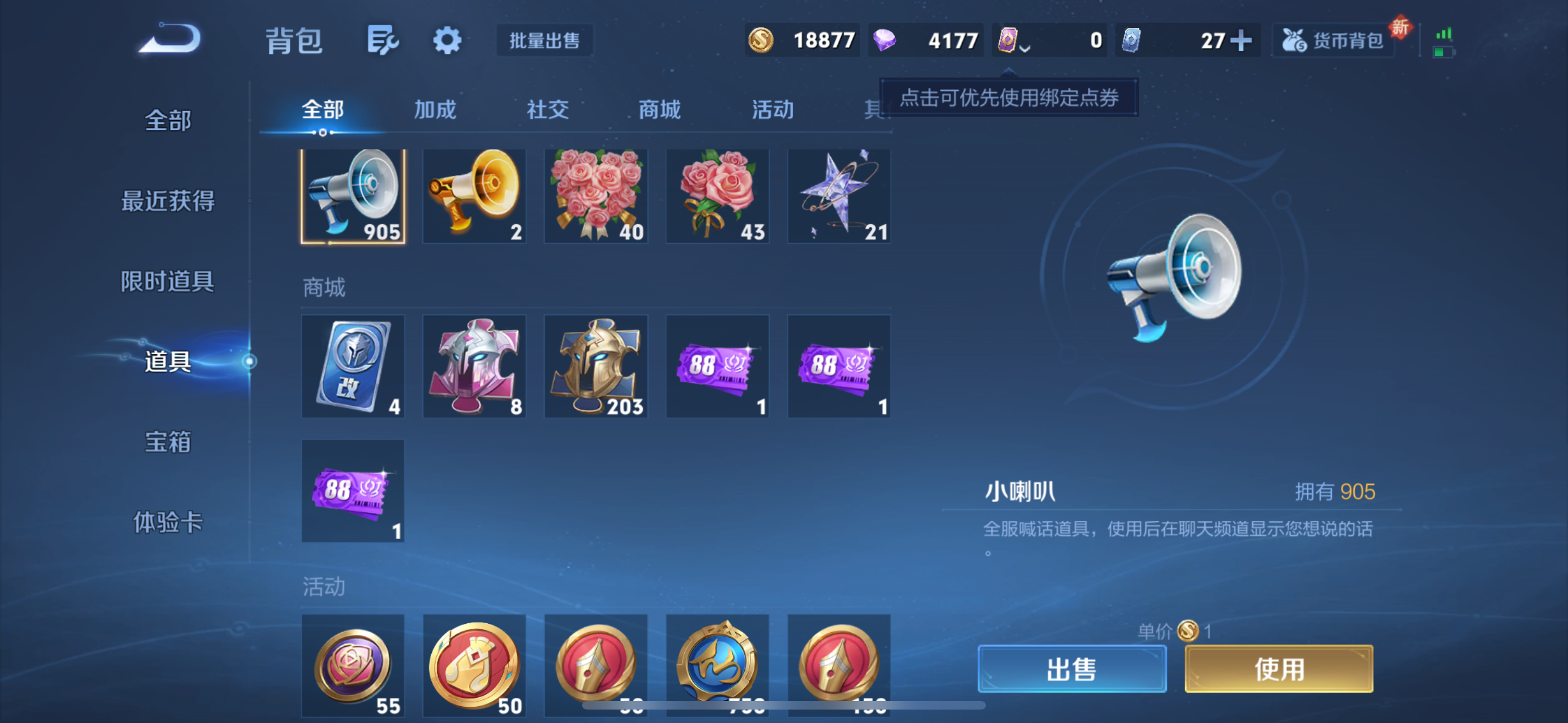Image resolution: width=1568 pixels, height=723 pixels.
Task: Select the 小喇叭 megaphone item
Action: (352, 196)
